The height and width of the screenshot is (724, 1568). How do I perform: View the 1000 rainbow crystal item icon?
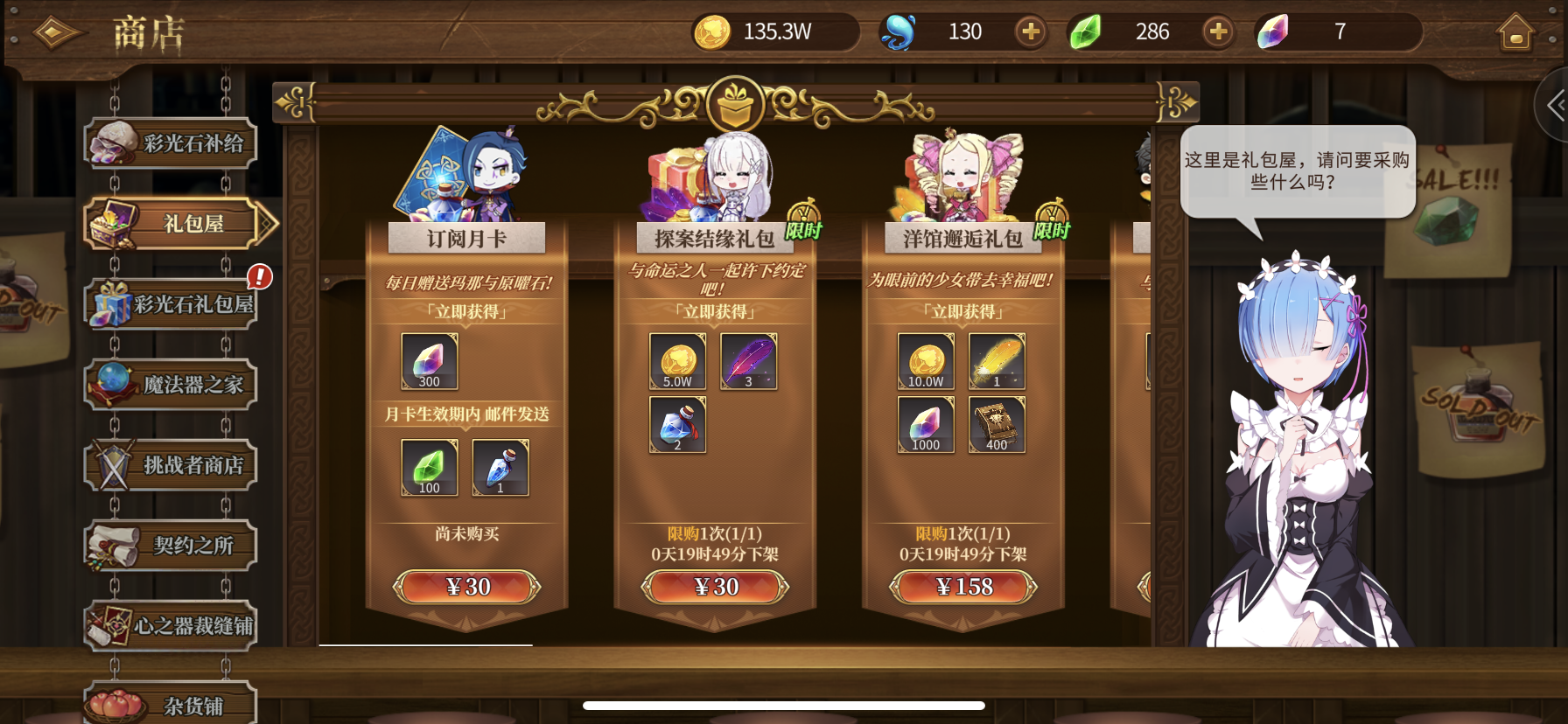point(925,423)
